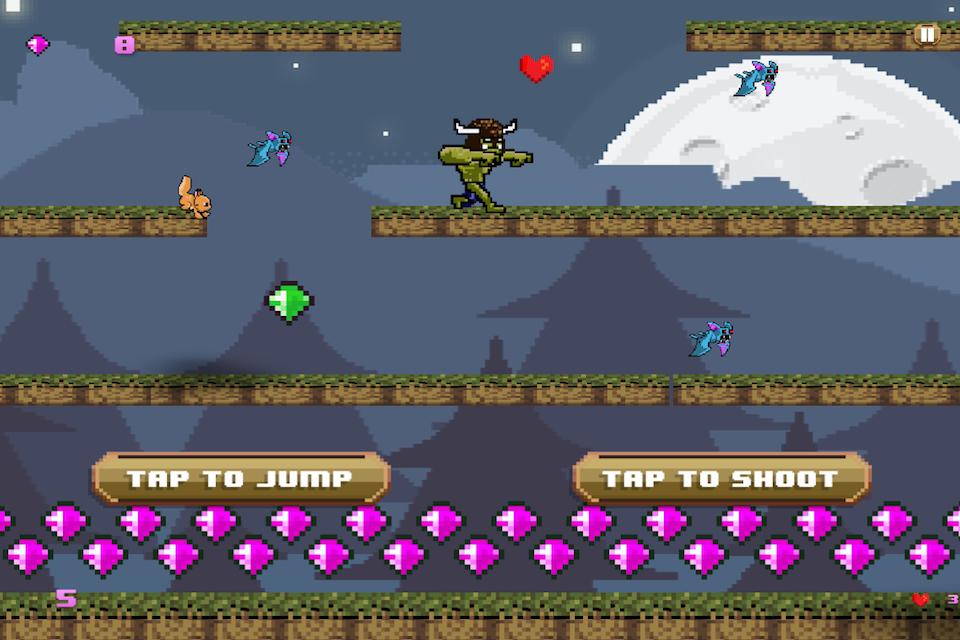Hit the 'Tap to Shoot' button
Viewport: 960px width, 640px height.
tap(720, 478)
